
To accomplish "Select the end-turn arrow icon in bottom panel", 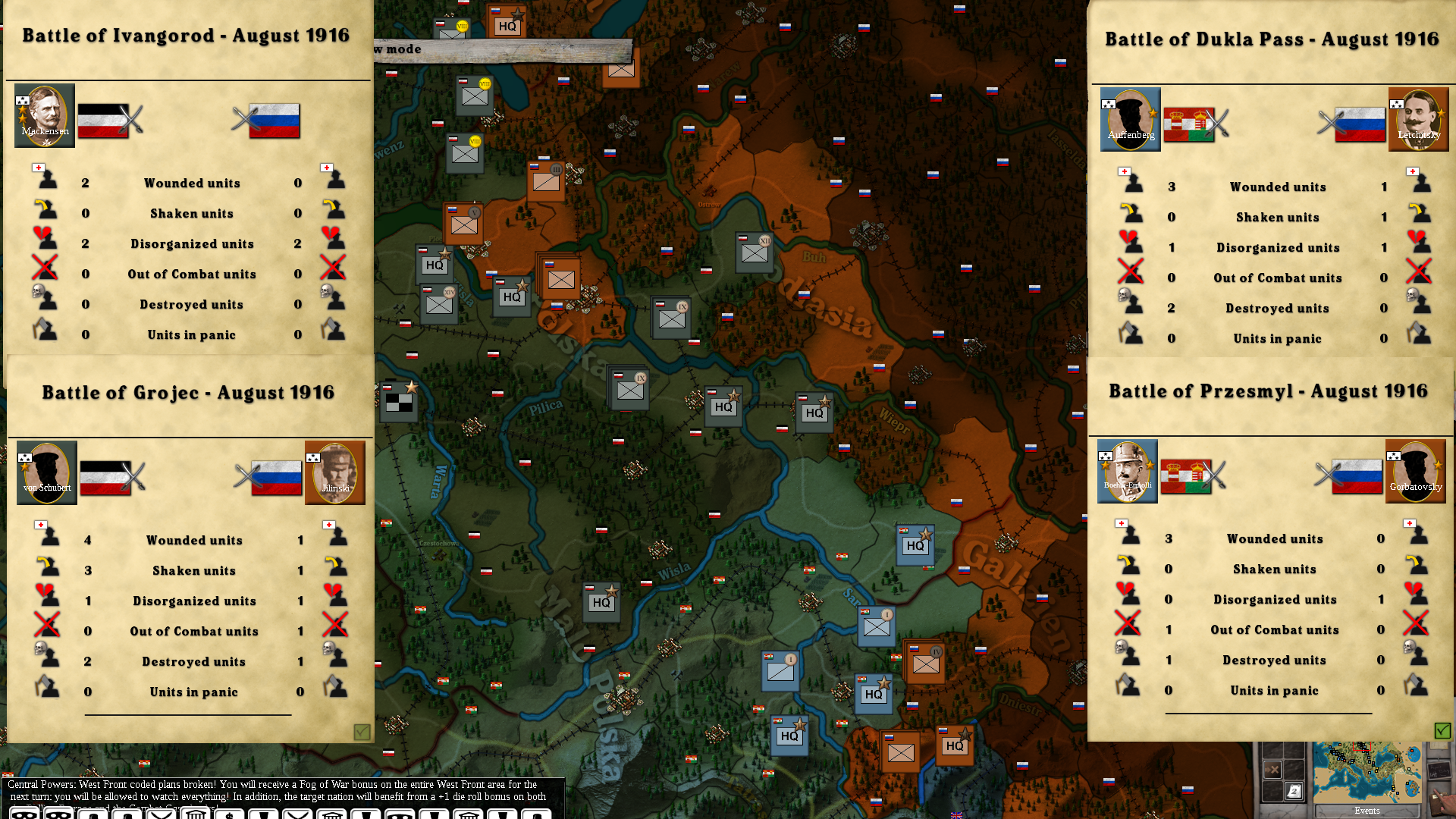I will 1272,770.
